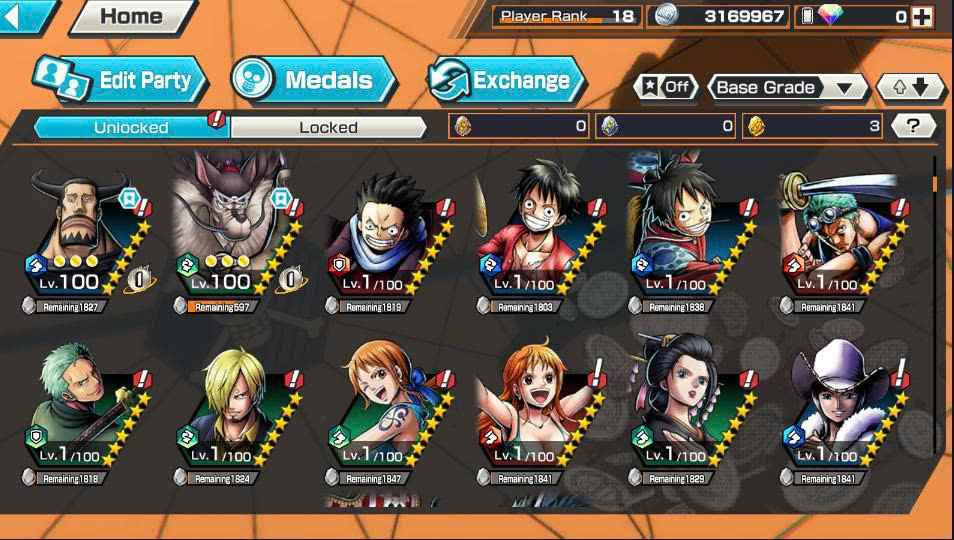
Task: Return to the Home screen
Action: tap(132, 16)
